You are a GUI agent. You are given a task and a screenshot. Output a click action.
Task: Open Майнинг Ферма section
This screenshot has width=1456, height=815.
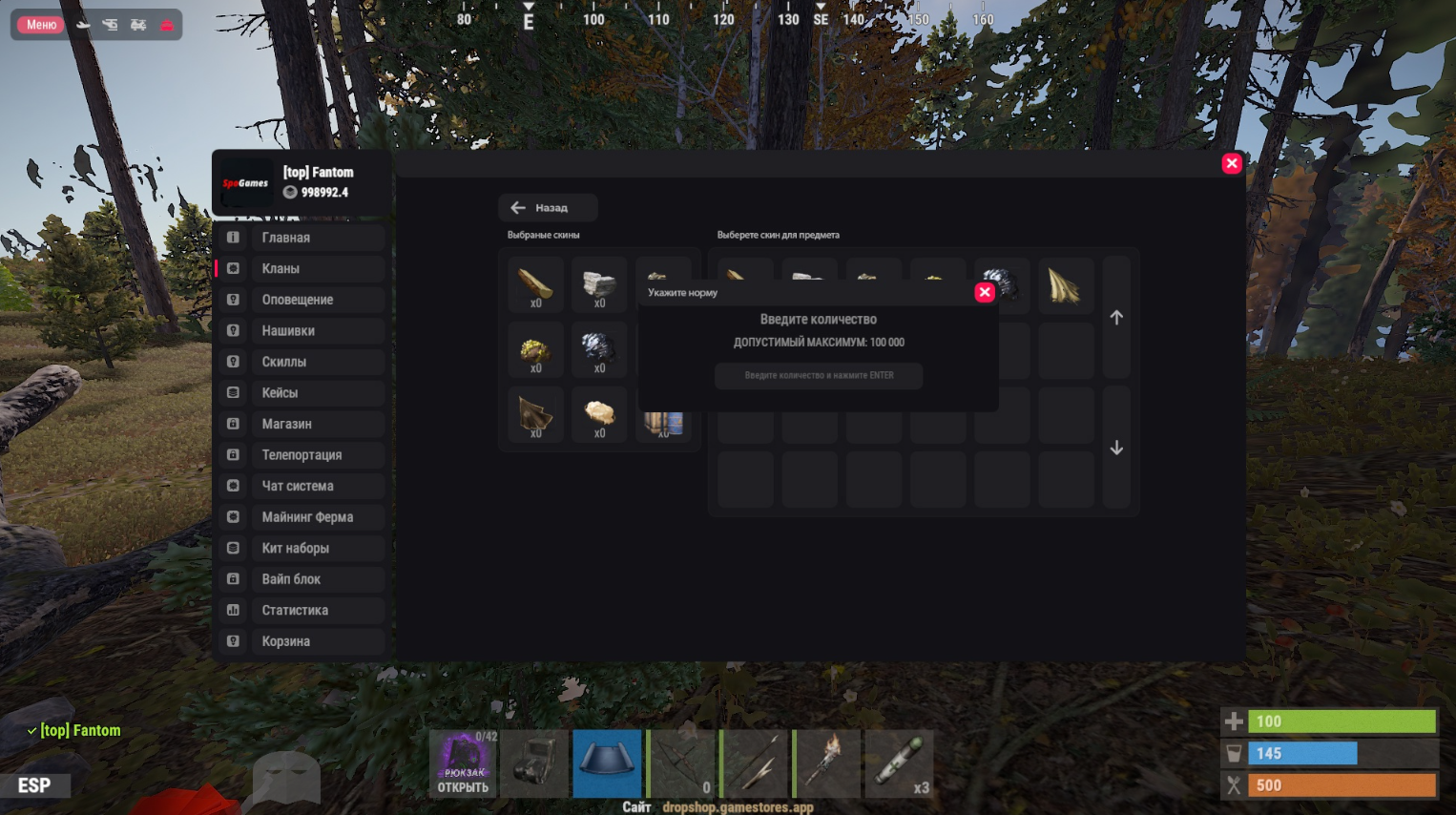pos(301,517)
